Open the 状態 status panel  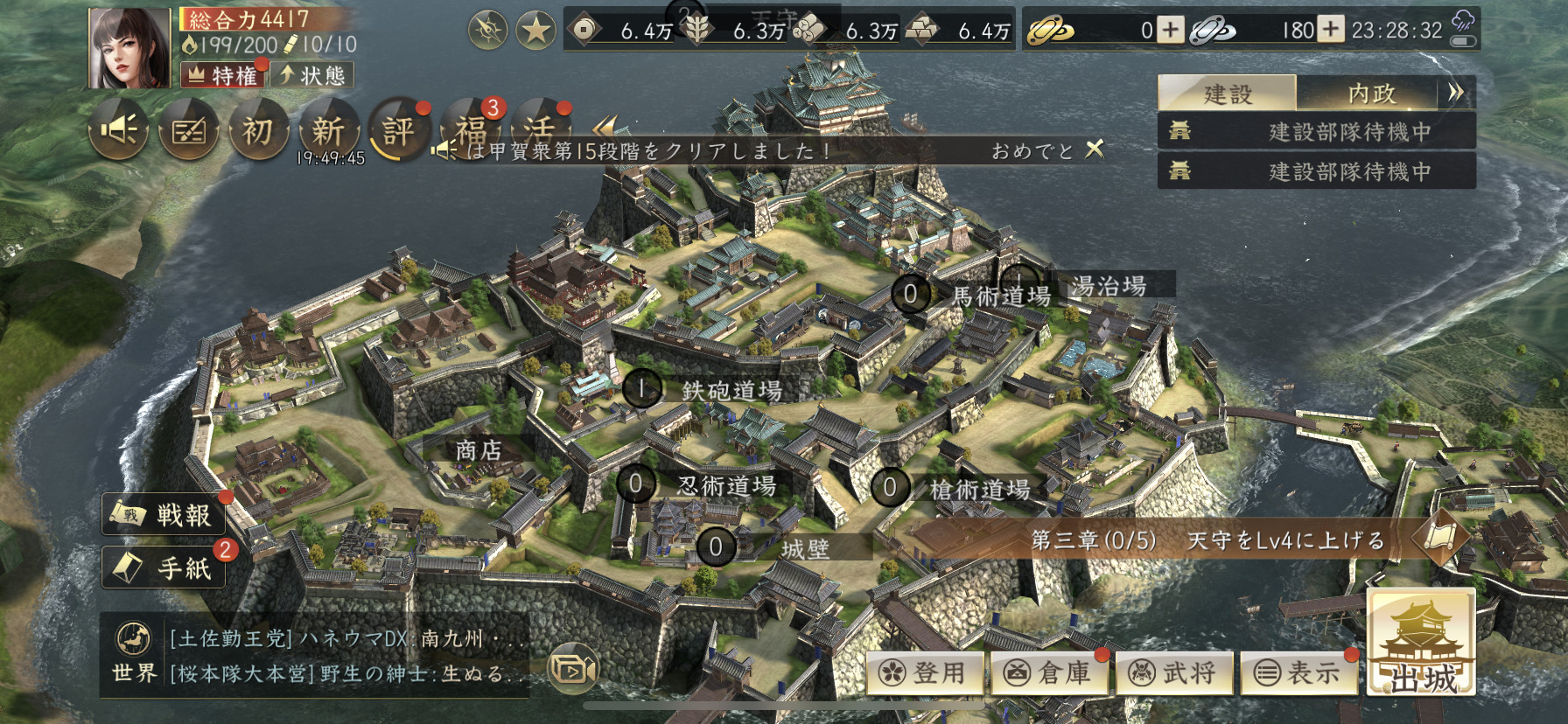(x=312, y=75)
